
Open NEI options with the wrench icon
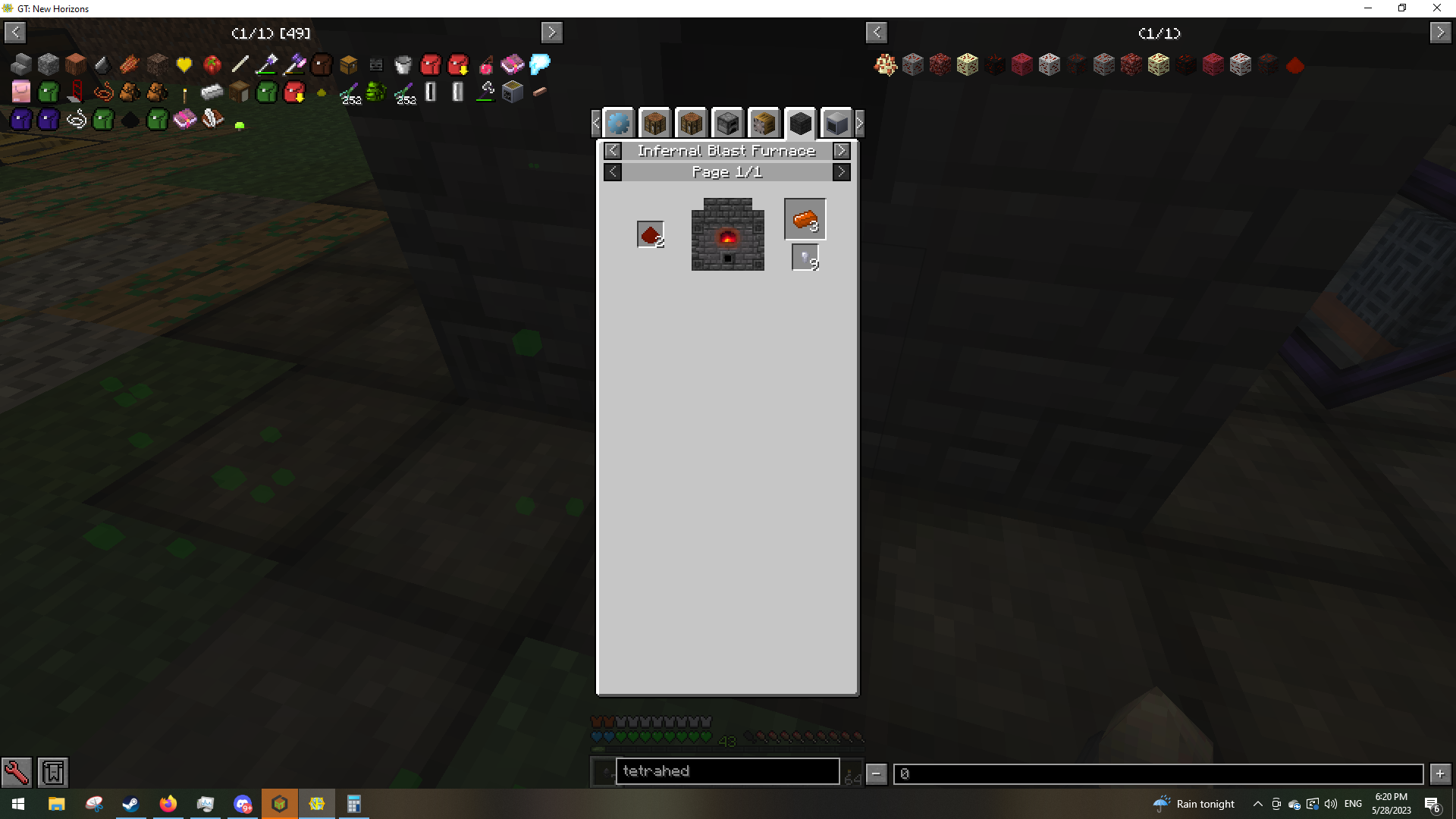point(17,772)
